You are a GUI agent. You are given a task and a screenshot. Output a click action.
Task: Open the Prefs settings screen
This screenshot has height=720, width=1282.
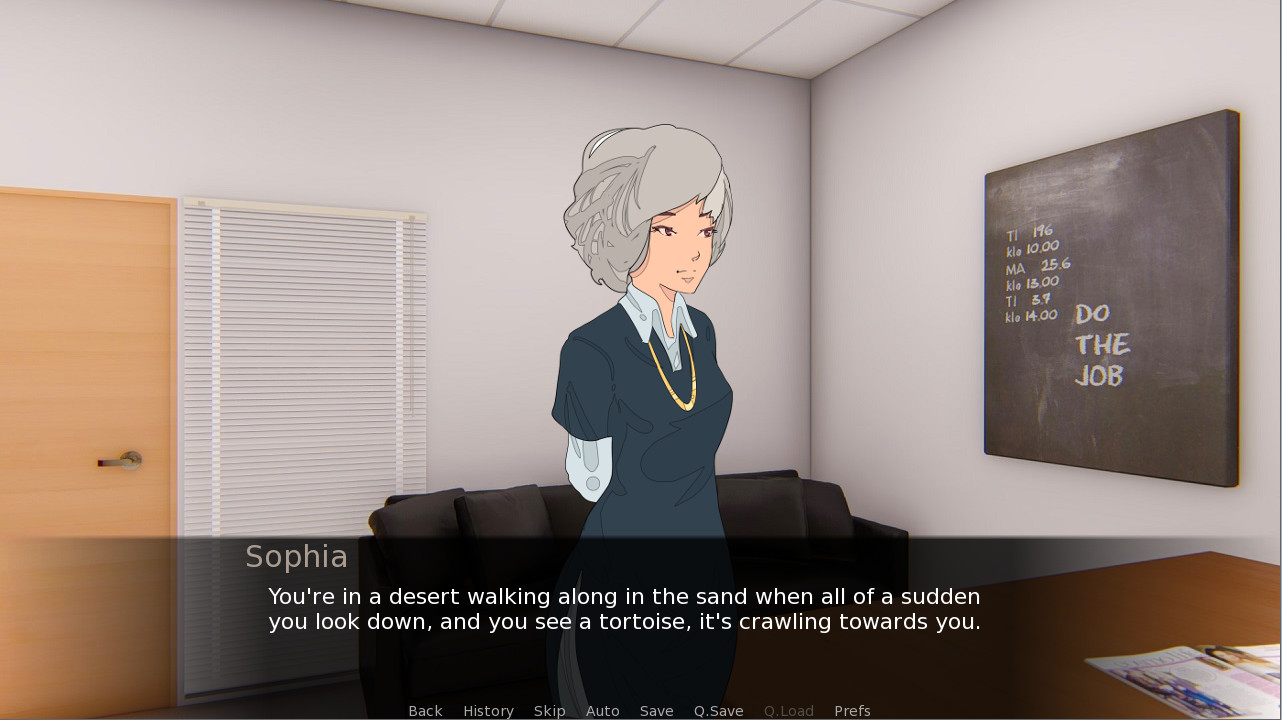[852, 710]
